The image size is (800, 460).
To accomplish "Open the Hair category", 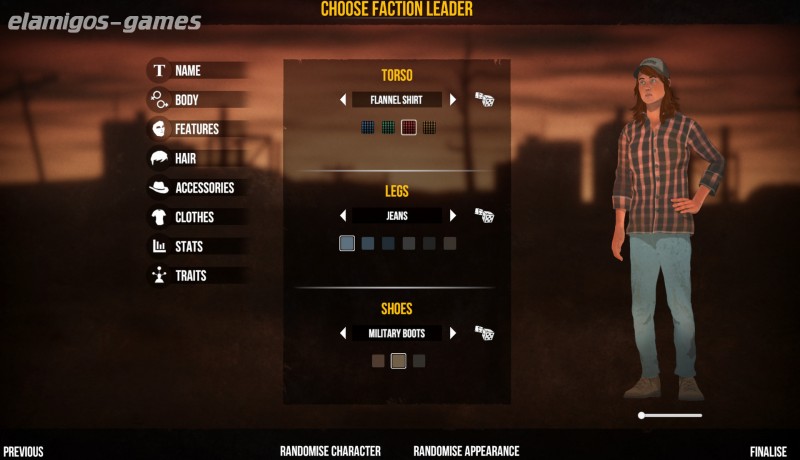I will click(185, 158).
